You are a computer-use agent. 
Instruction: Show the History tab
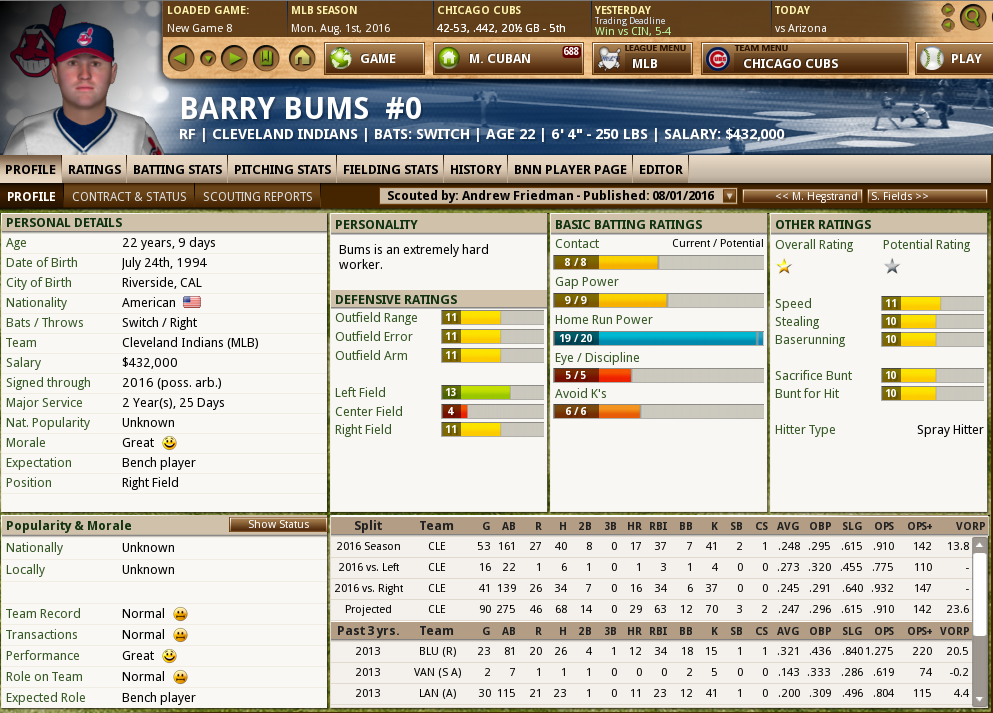tap(475, 169)
